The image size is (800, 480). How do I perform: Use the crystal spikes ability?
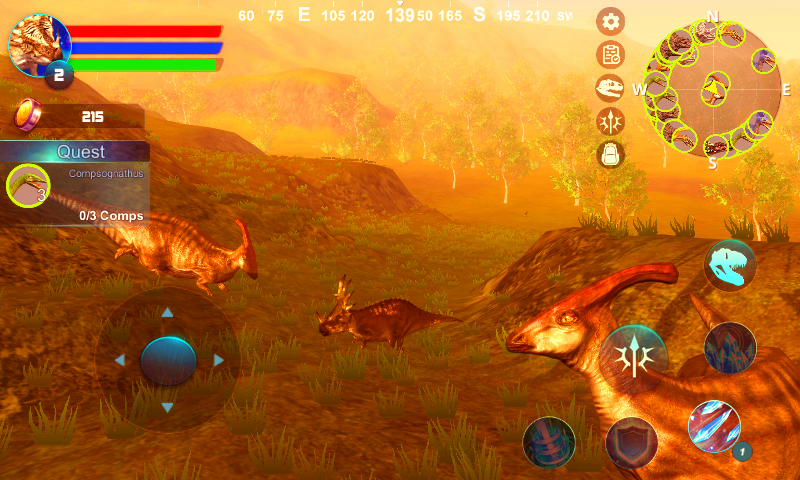click(730, 348)
